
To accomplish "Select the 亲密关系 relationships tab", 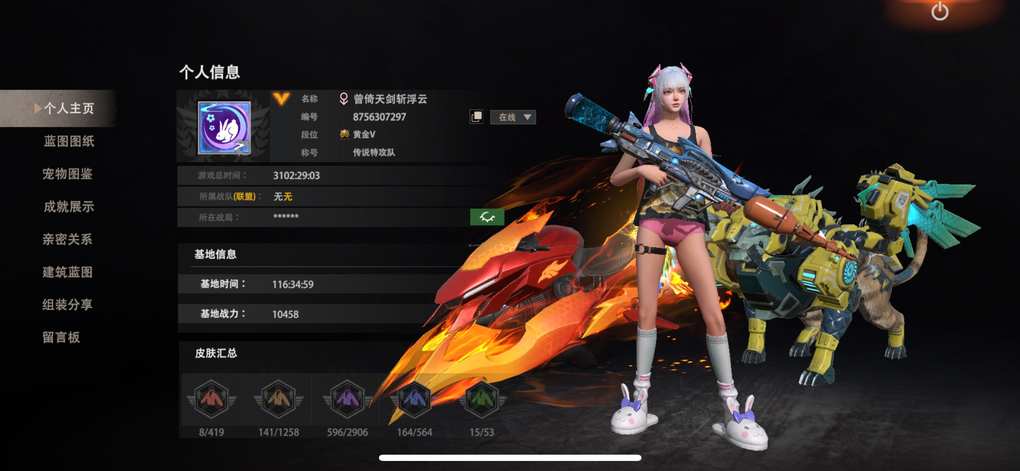I will (68, 240).
